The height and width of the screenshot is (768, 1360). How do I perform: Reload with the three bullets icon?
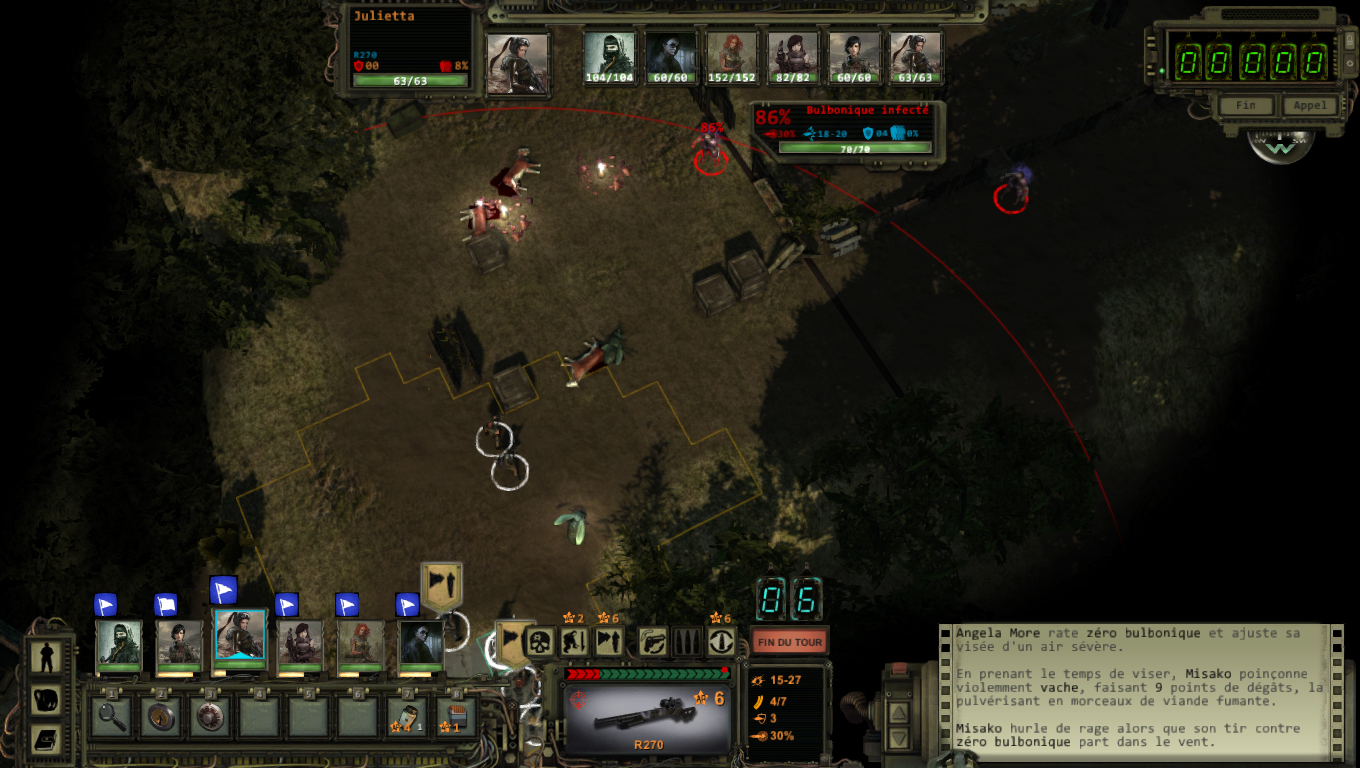[x=686, y=642]
